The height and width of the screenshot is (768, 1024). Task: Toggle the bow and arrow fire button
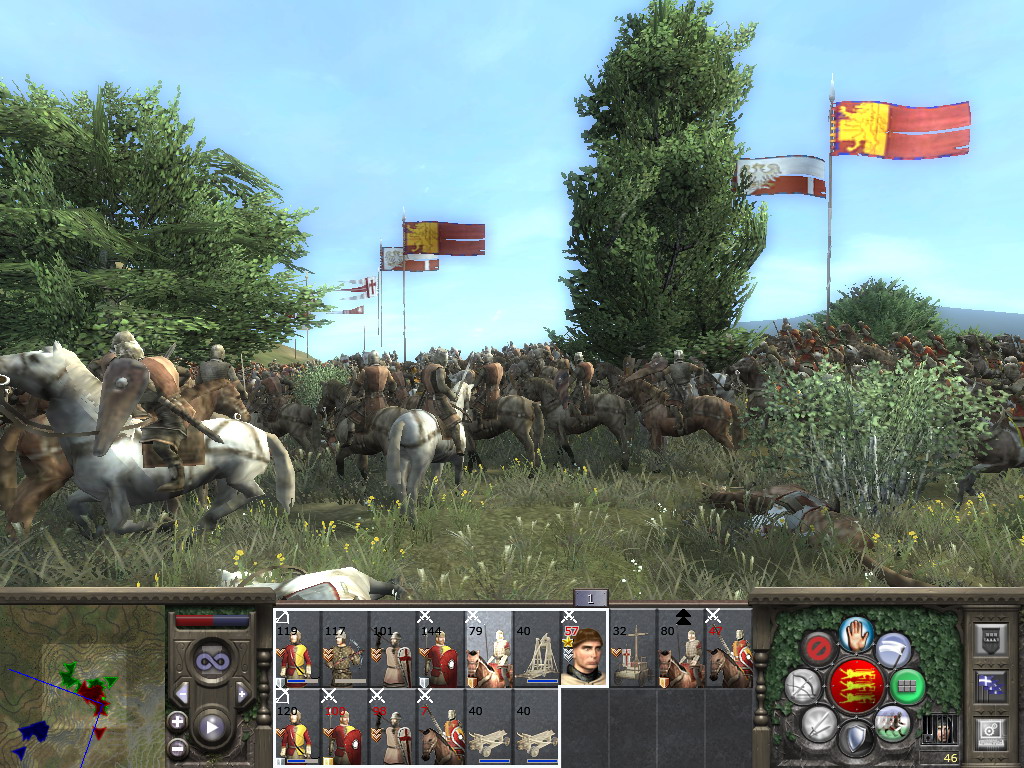click(803, 686)
